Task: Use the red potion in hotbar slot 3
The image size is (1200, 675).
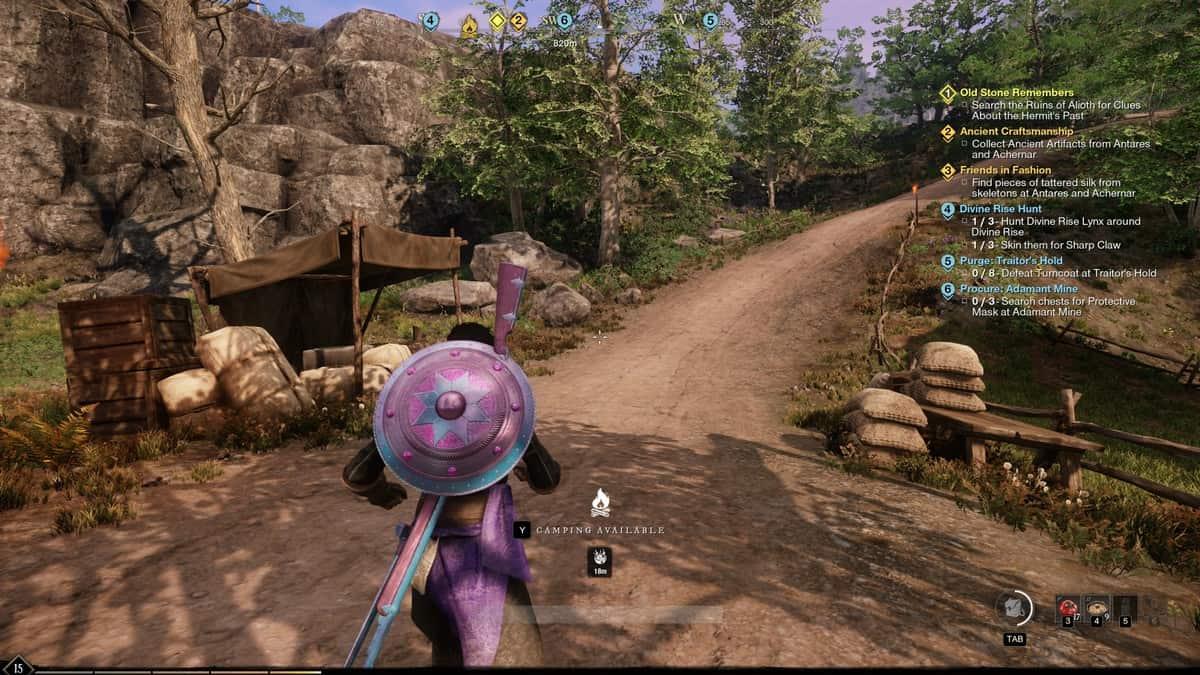Action: 1068,608
